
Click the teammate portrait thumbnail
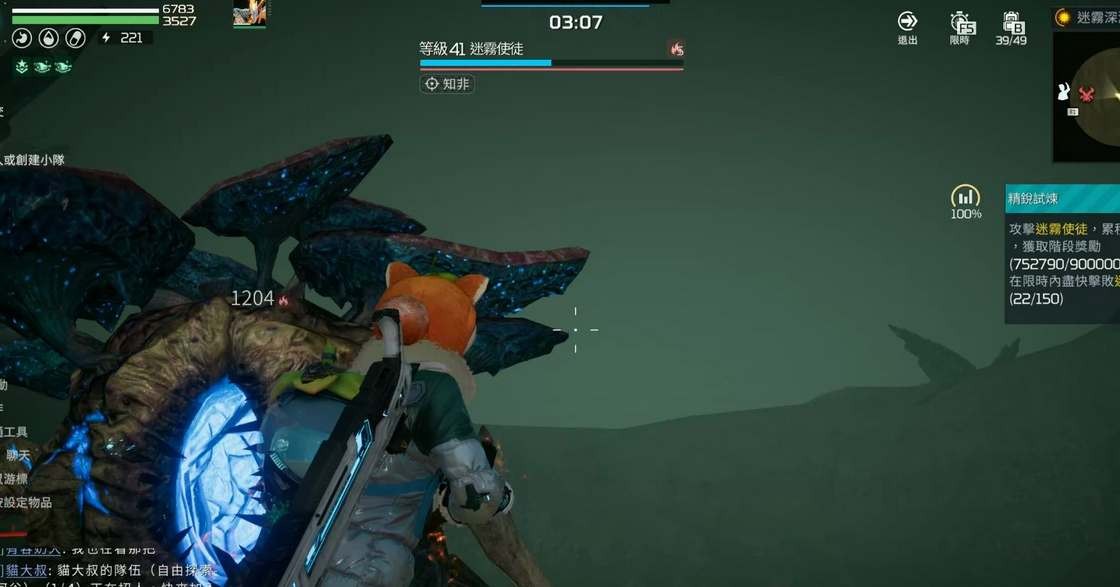pyautogui.click(x=249, y=14)
